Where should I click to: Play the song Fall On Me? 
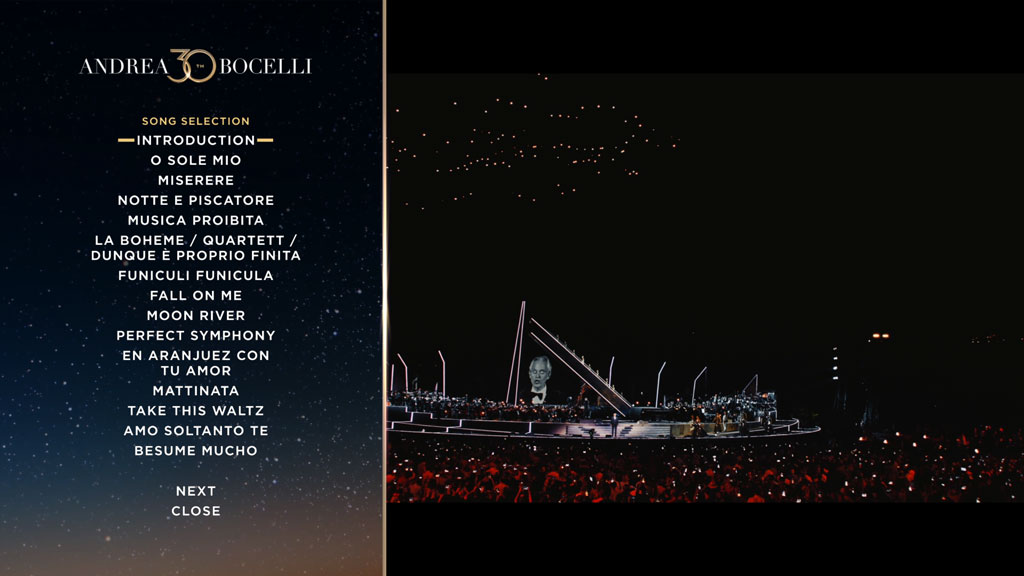(196, 295)
